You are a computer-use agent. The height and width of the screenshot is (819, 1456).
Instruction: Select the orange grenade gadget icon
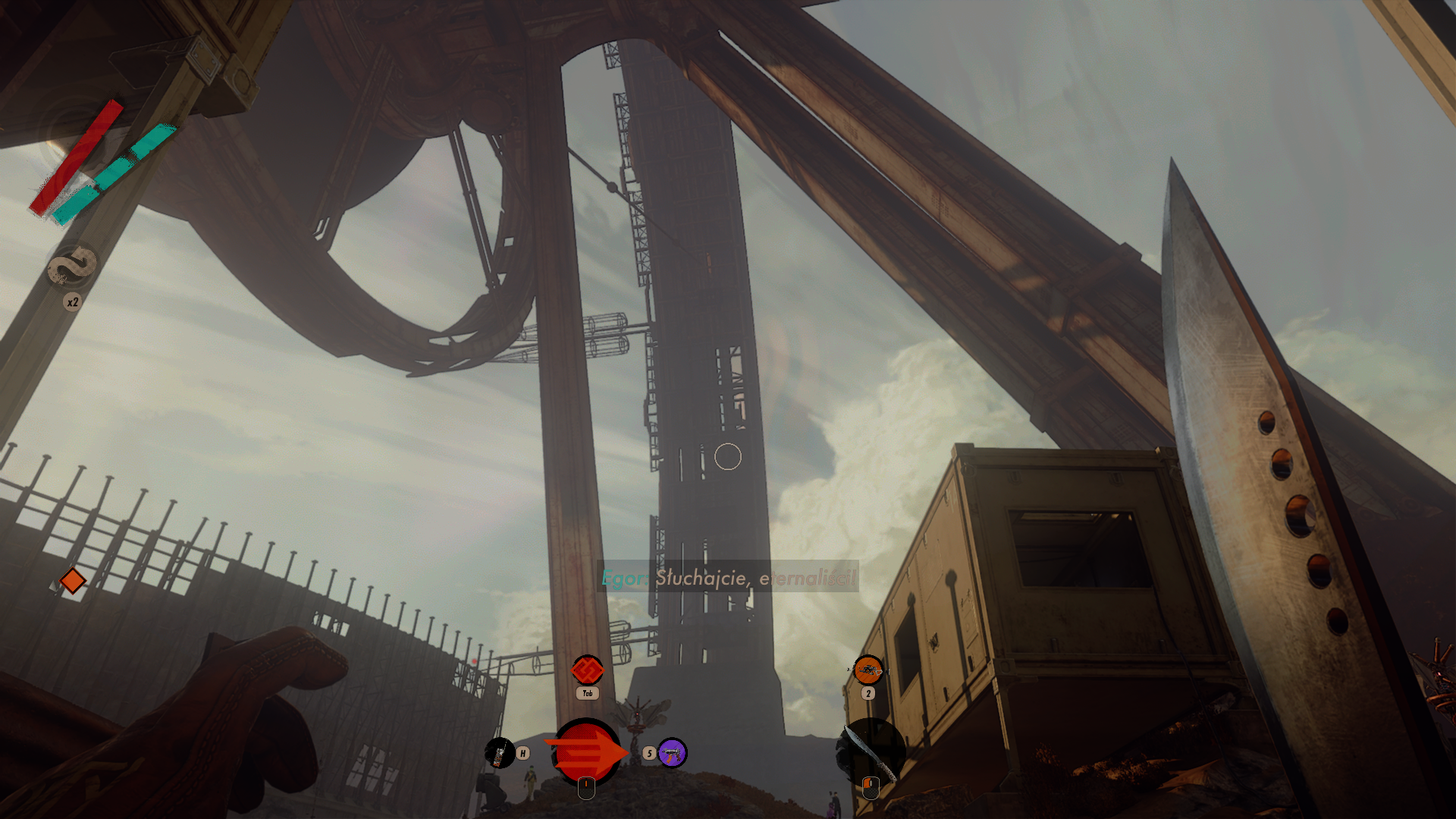[x=868, y=670]
